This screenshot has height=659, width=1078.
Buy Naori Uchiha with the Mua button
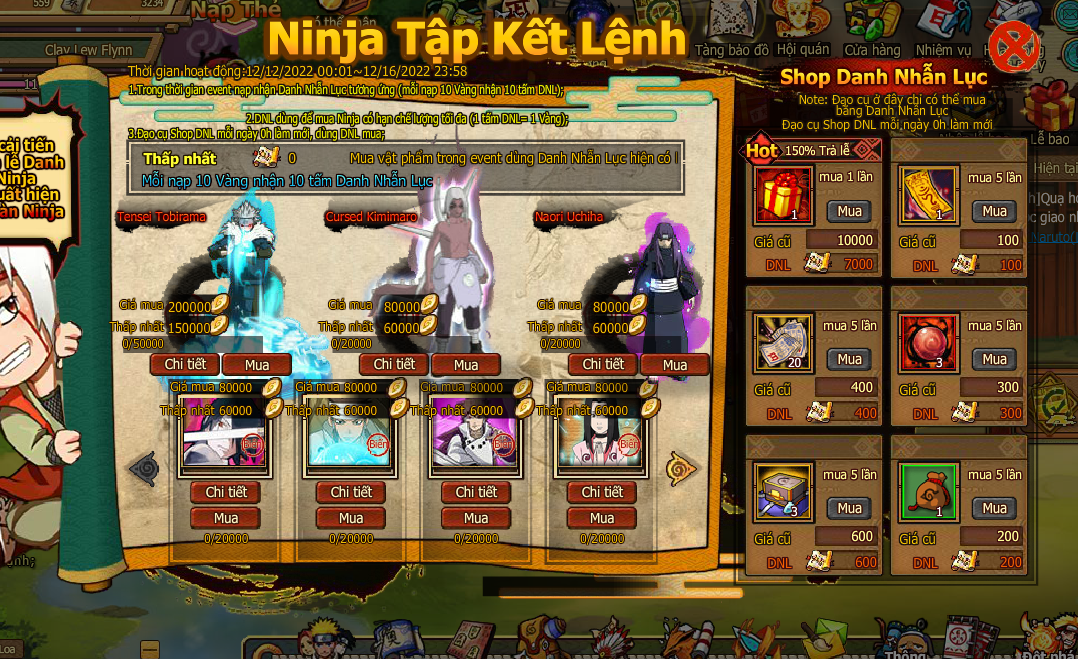(675, 365)
